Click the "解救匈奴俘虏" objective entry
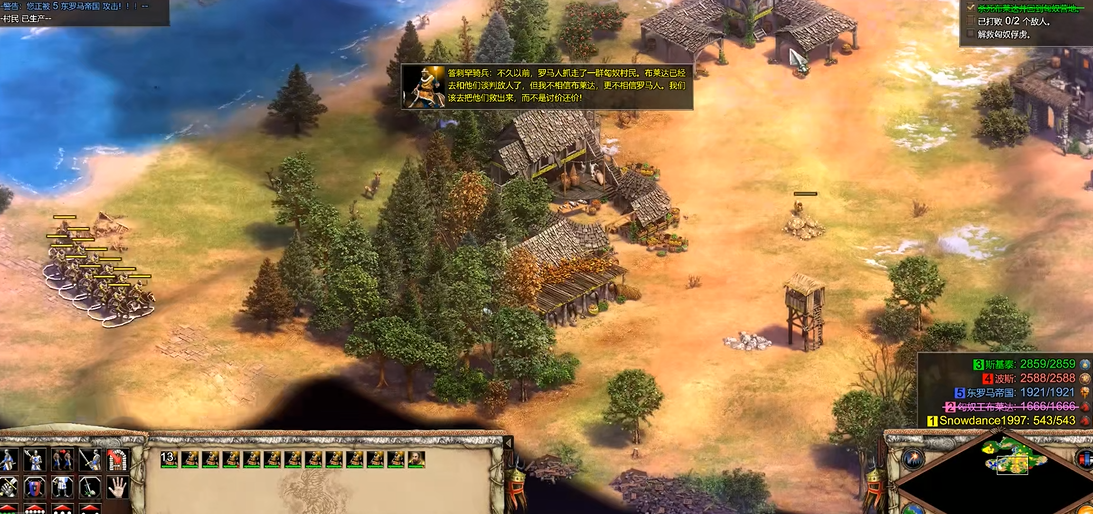The image size is (1093, 514). pyautogui.click(x=1005, y=34)
